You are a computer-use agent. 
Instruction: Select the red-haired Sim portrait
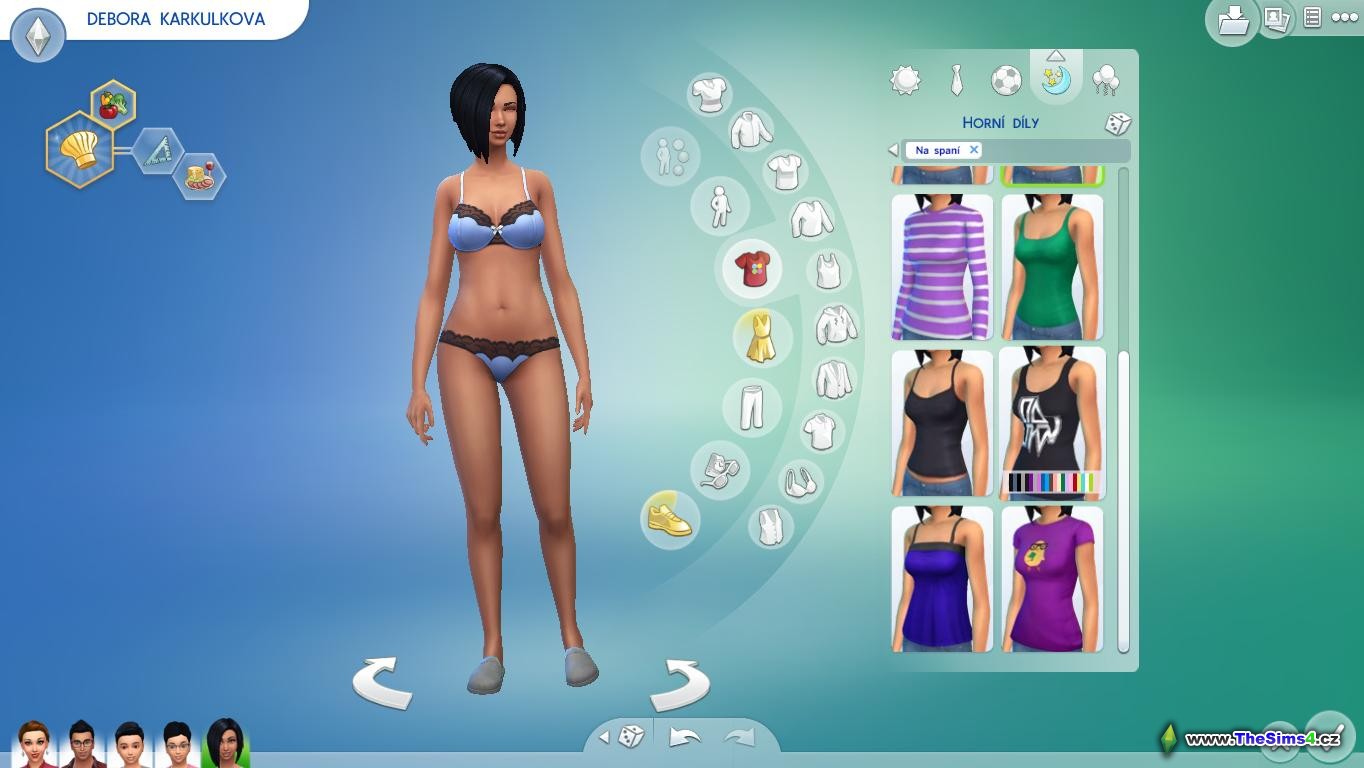(34, 745)
